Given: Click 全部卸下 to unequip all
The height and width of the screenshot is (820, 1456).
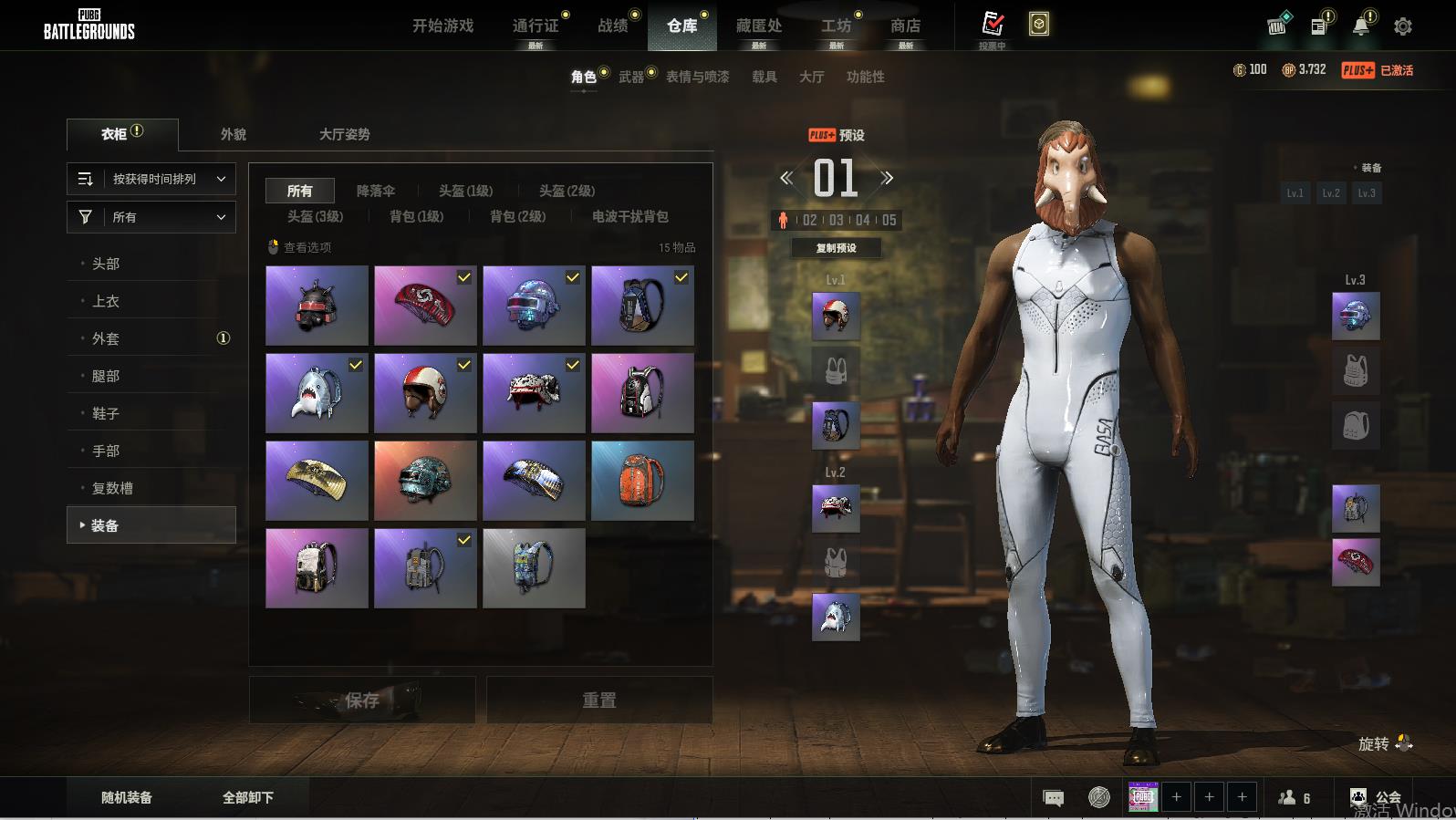Looking at the screenshot, I should [x=248, y=797].
